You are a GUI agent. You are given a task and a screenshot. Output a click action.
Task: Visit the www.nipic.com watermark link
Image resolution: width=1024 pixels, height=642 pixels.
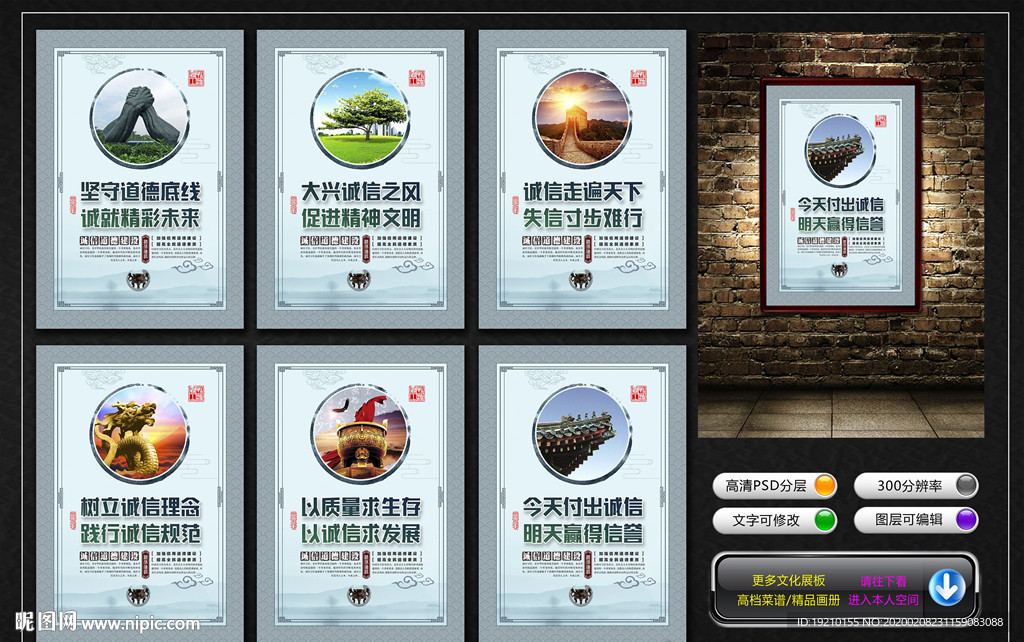142,624
